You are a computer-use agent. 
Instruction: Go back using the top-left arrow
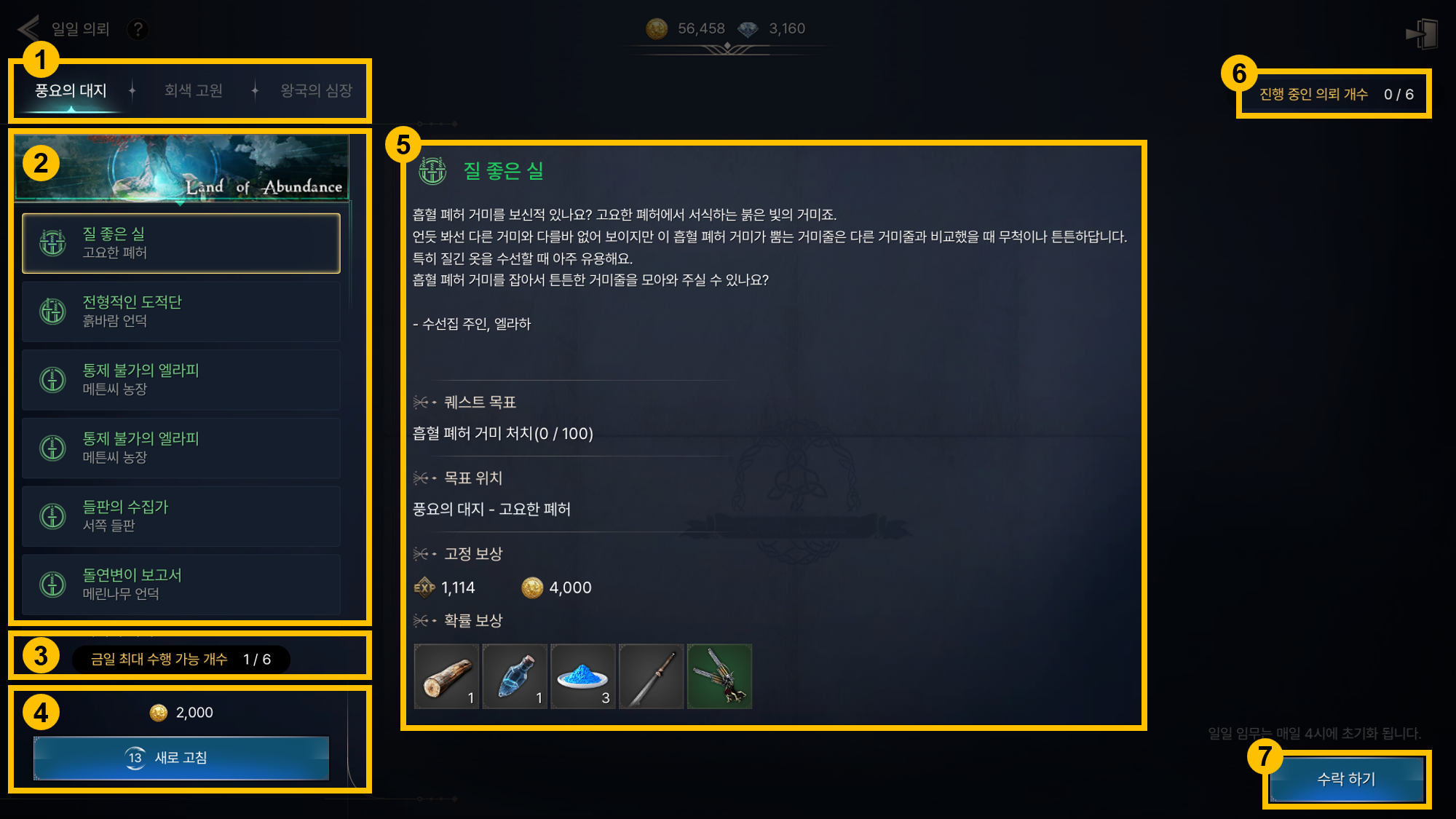28,29
